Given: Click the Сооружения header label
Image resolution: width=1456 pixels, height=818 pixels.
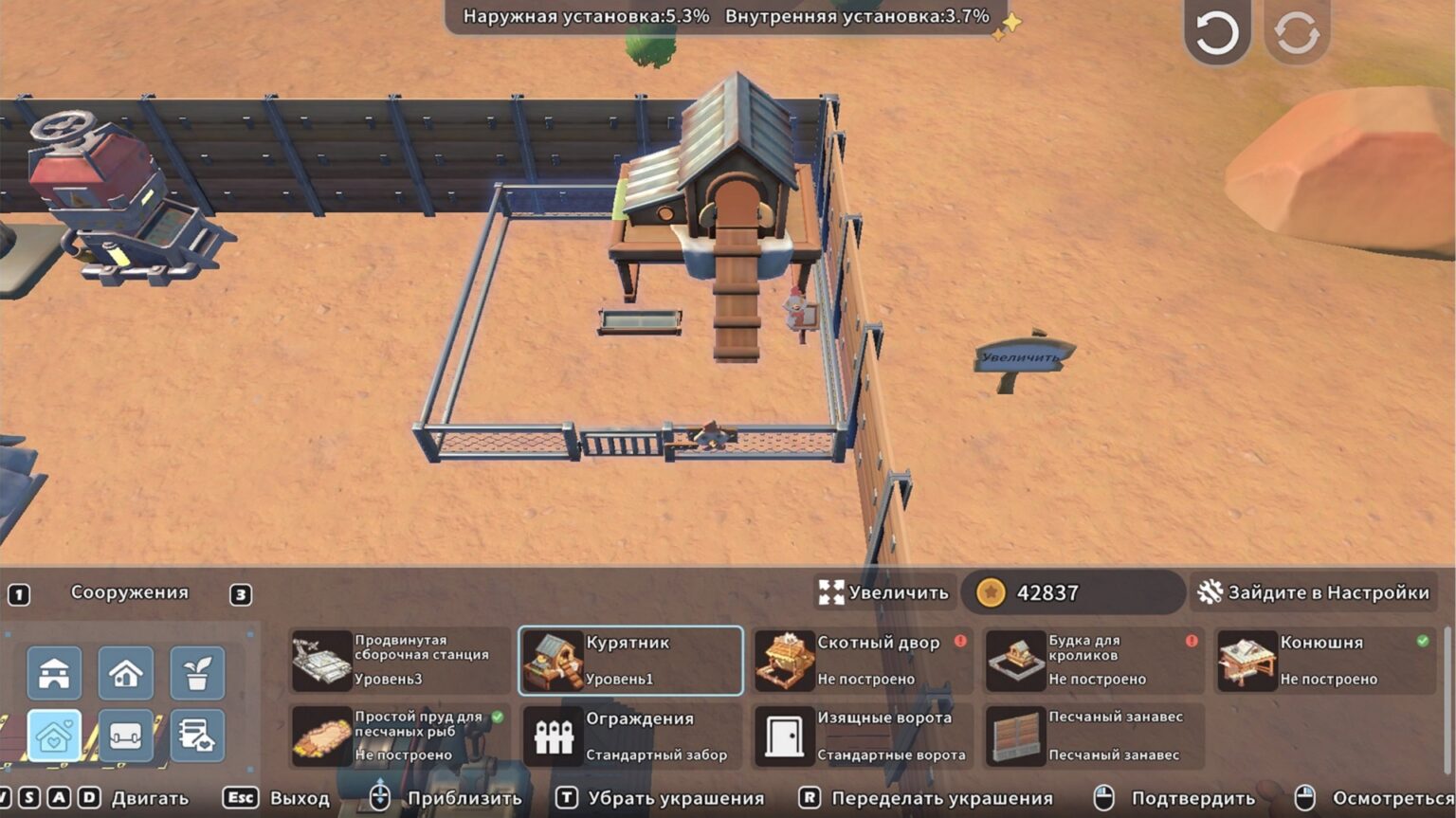Looking at the screenshot, I should point(128,593).
